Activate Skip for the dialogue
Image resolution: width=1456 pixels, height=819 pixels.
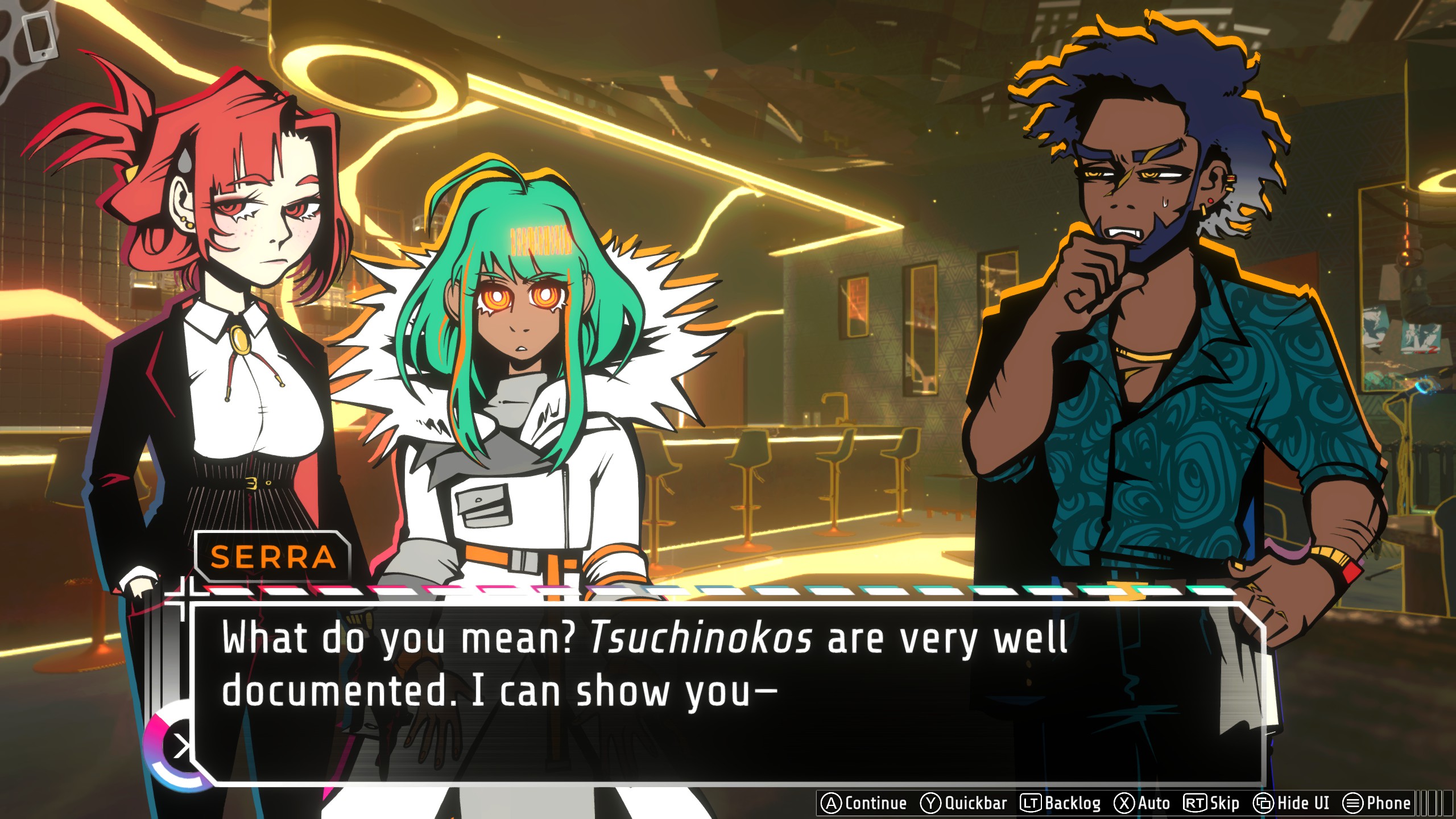(1212, 803)
